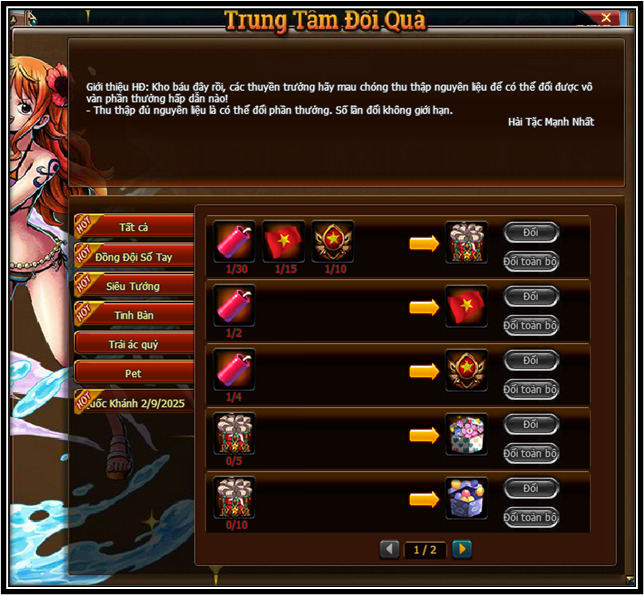Click Đổi for the flag reward row
The width and height of the screenshot is (644, 595).
click(530, 297)
